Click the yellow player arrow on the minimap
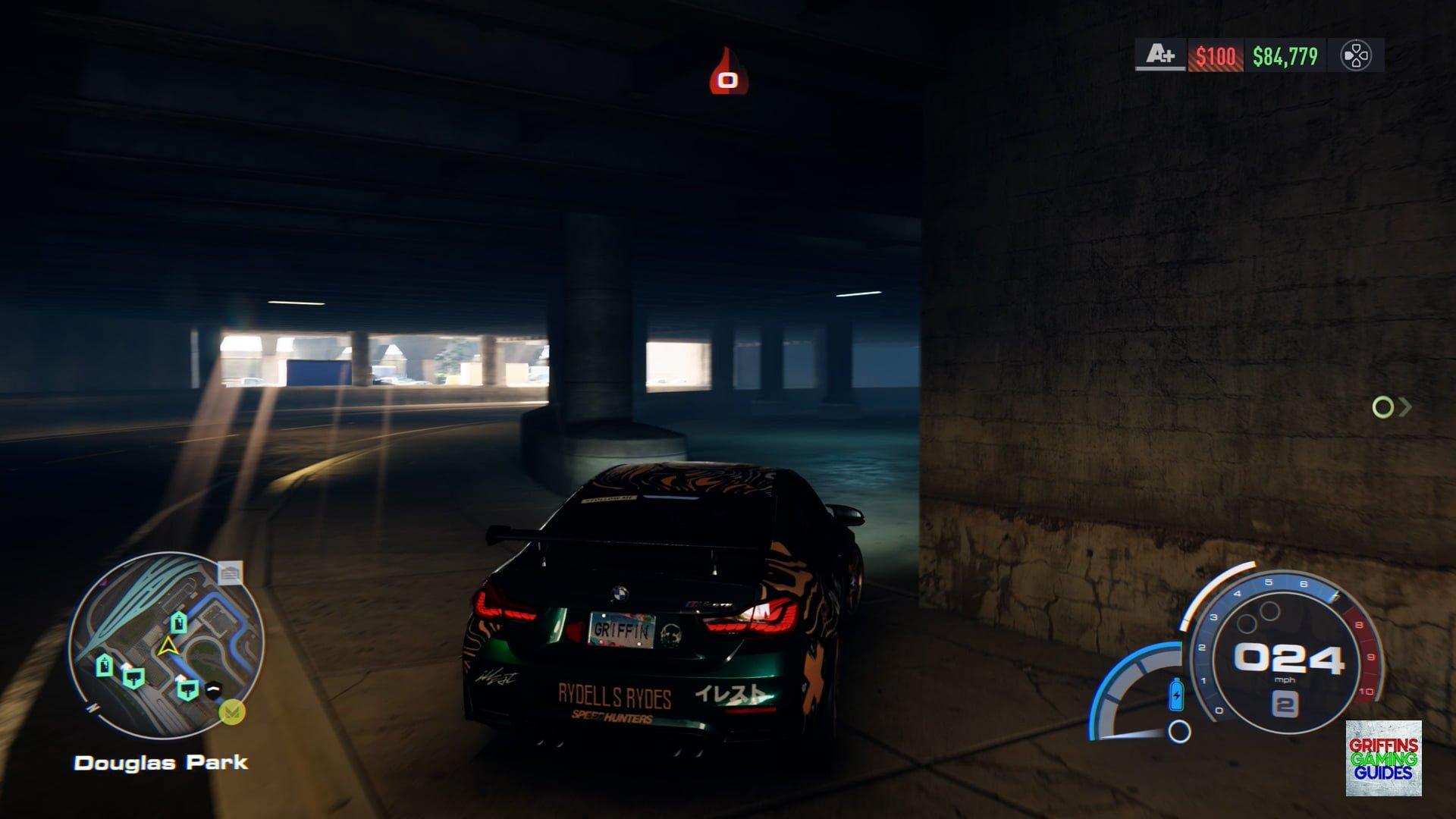Viewport: 1456px width, 819px height. [x=167, y=647]
